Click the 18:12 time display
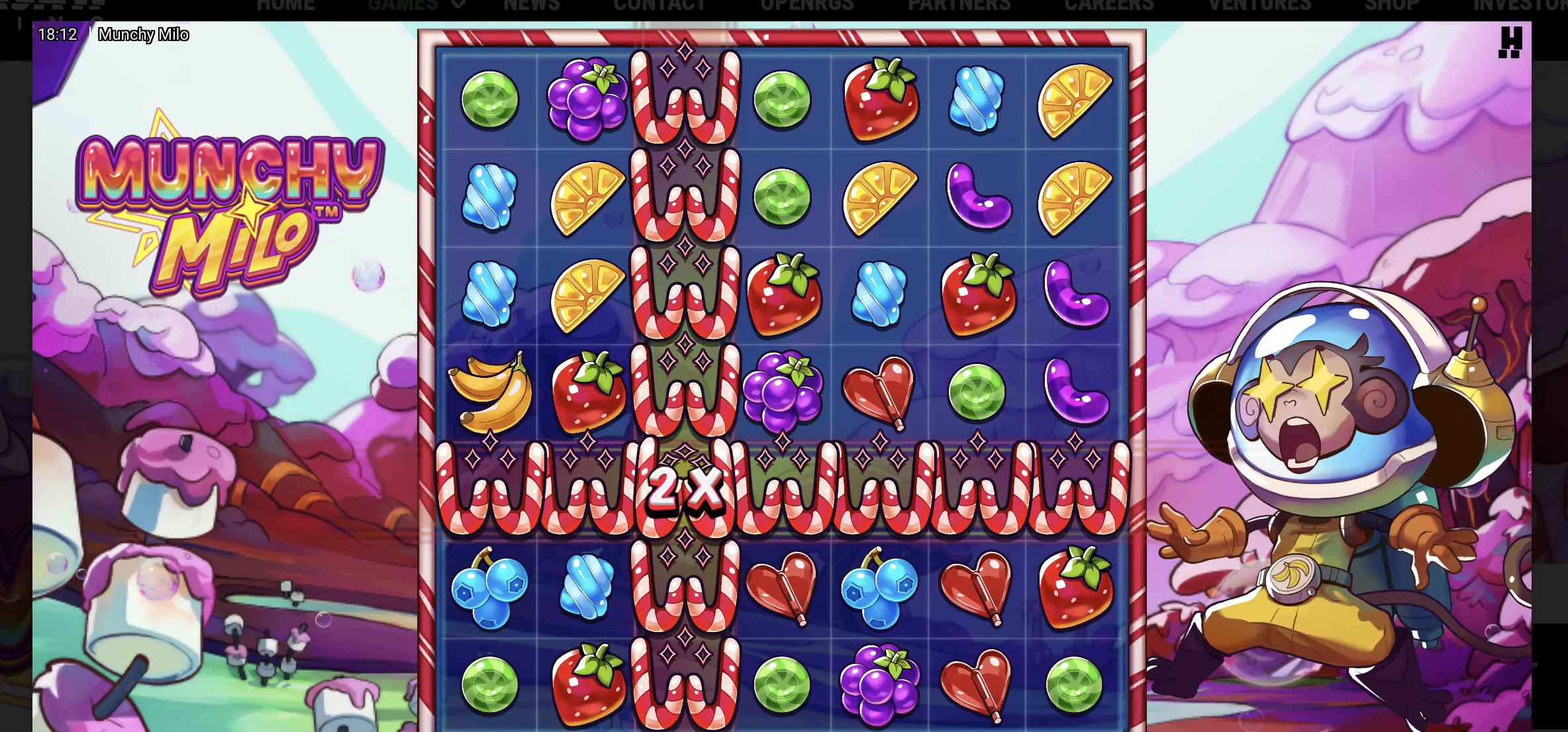Screen dimensions: 1568x732 click(x=56, y=34)
